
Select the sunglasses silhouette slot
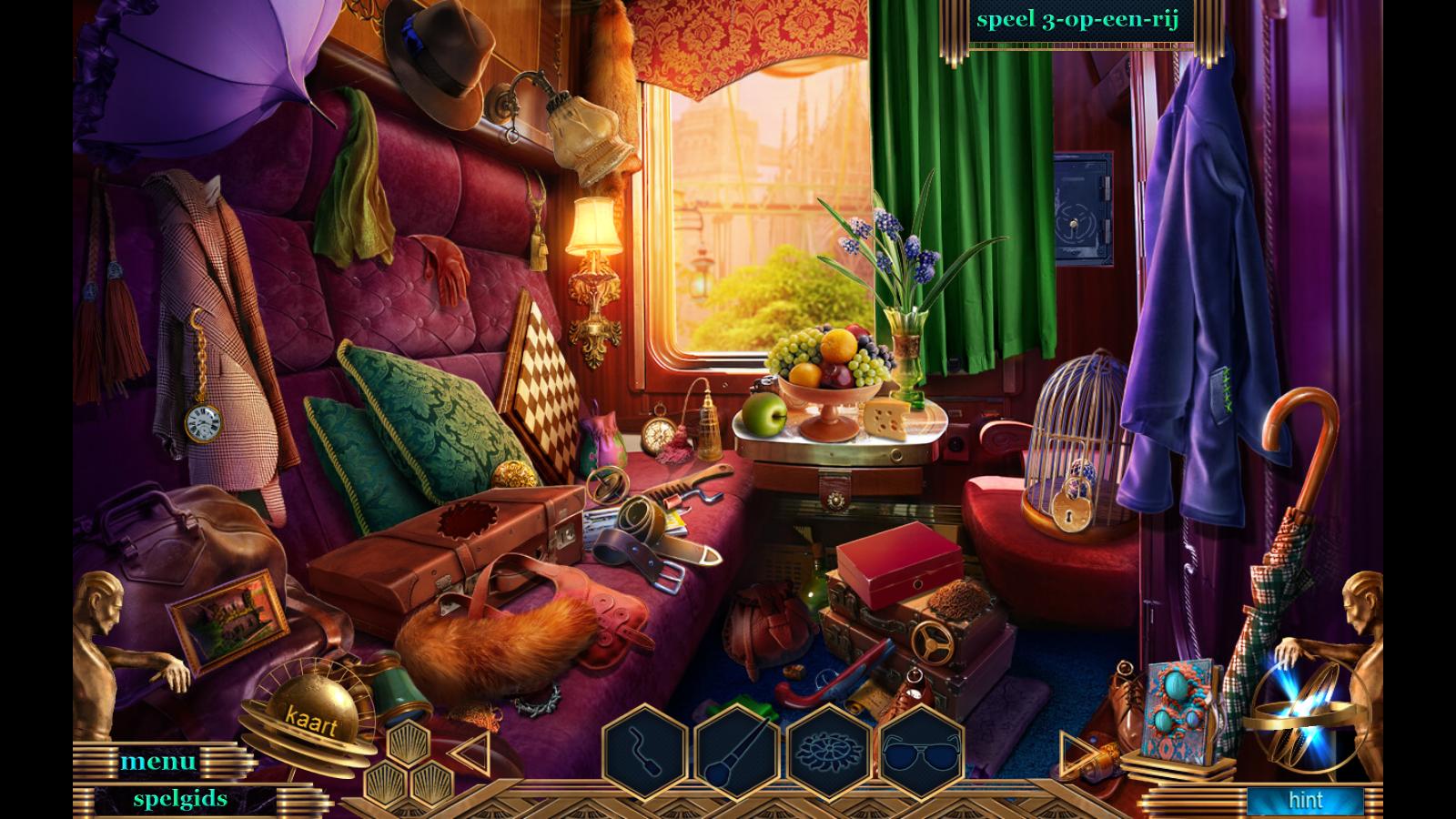[x=922, y=753]
